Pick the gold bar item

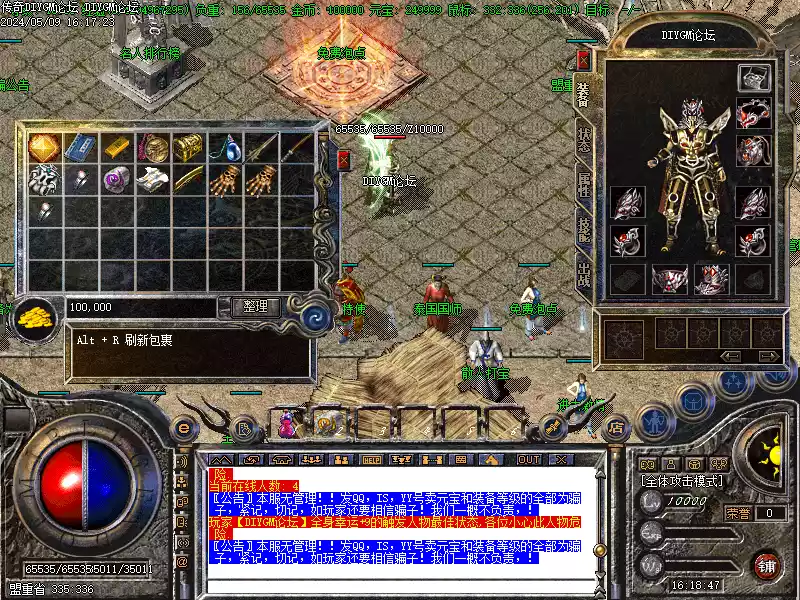click(x=116, y=148)
